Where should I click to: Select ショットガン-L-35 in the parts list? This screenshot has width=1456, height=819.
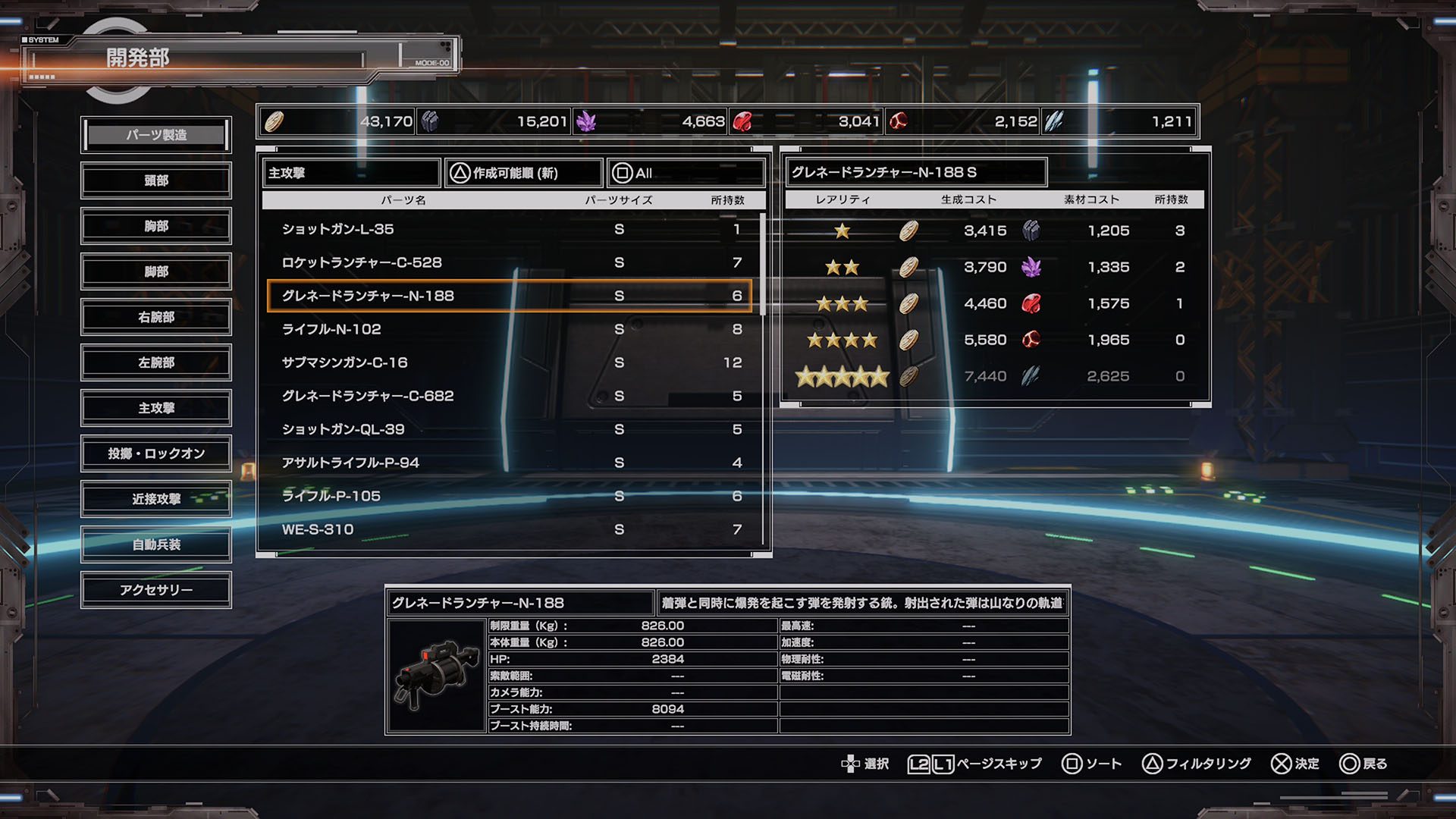[x=510, y=229]
